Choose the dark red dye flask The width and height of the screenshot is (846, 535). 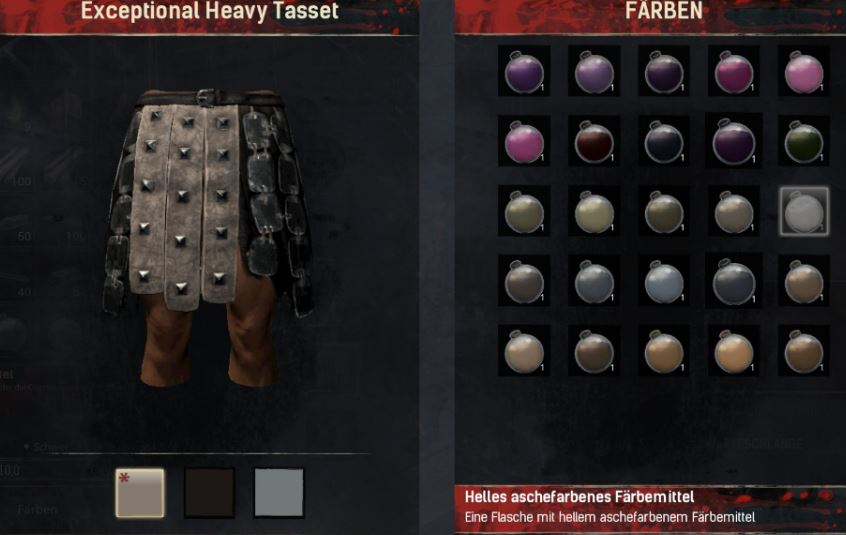[x=594, y=143]
